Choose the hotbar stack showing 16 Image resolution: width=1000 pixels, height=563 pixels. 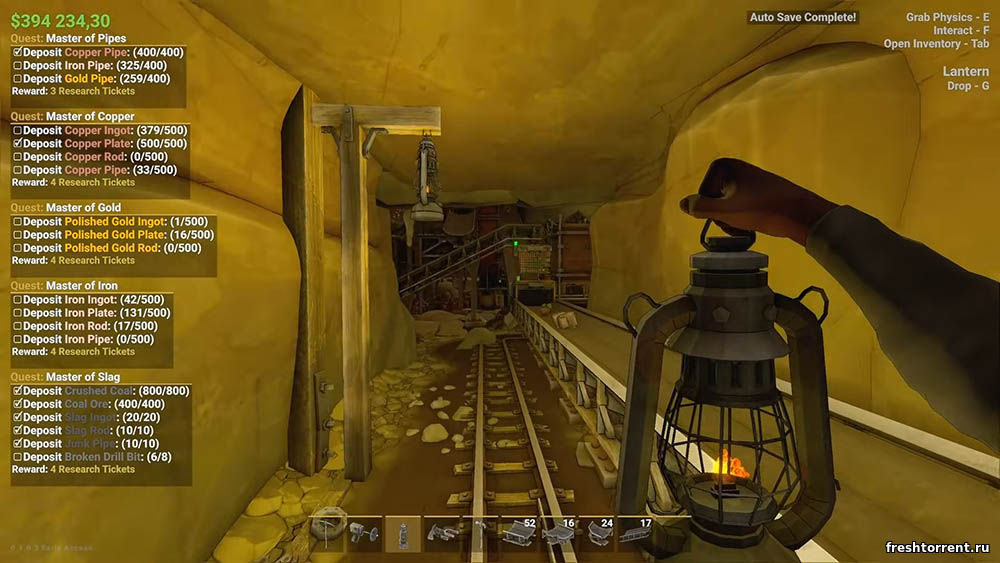coord(558,534)
